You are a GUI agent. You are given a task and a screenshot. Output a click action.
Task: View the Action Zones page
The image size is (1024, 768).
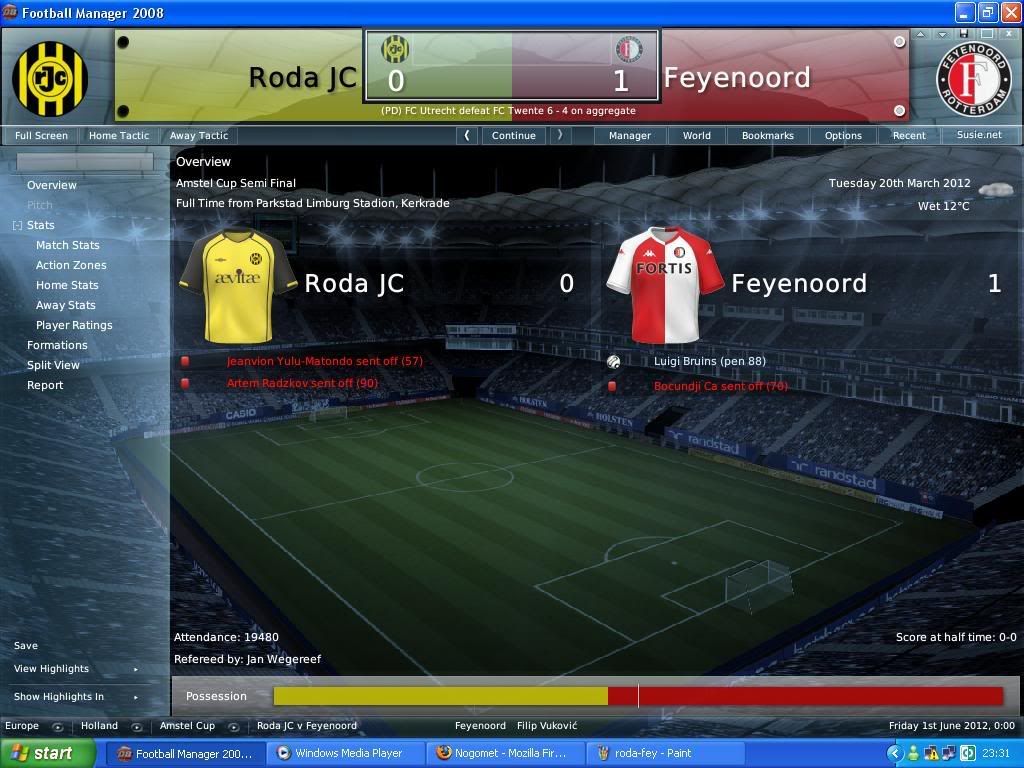coord(71,265)
